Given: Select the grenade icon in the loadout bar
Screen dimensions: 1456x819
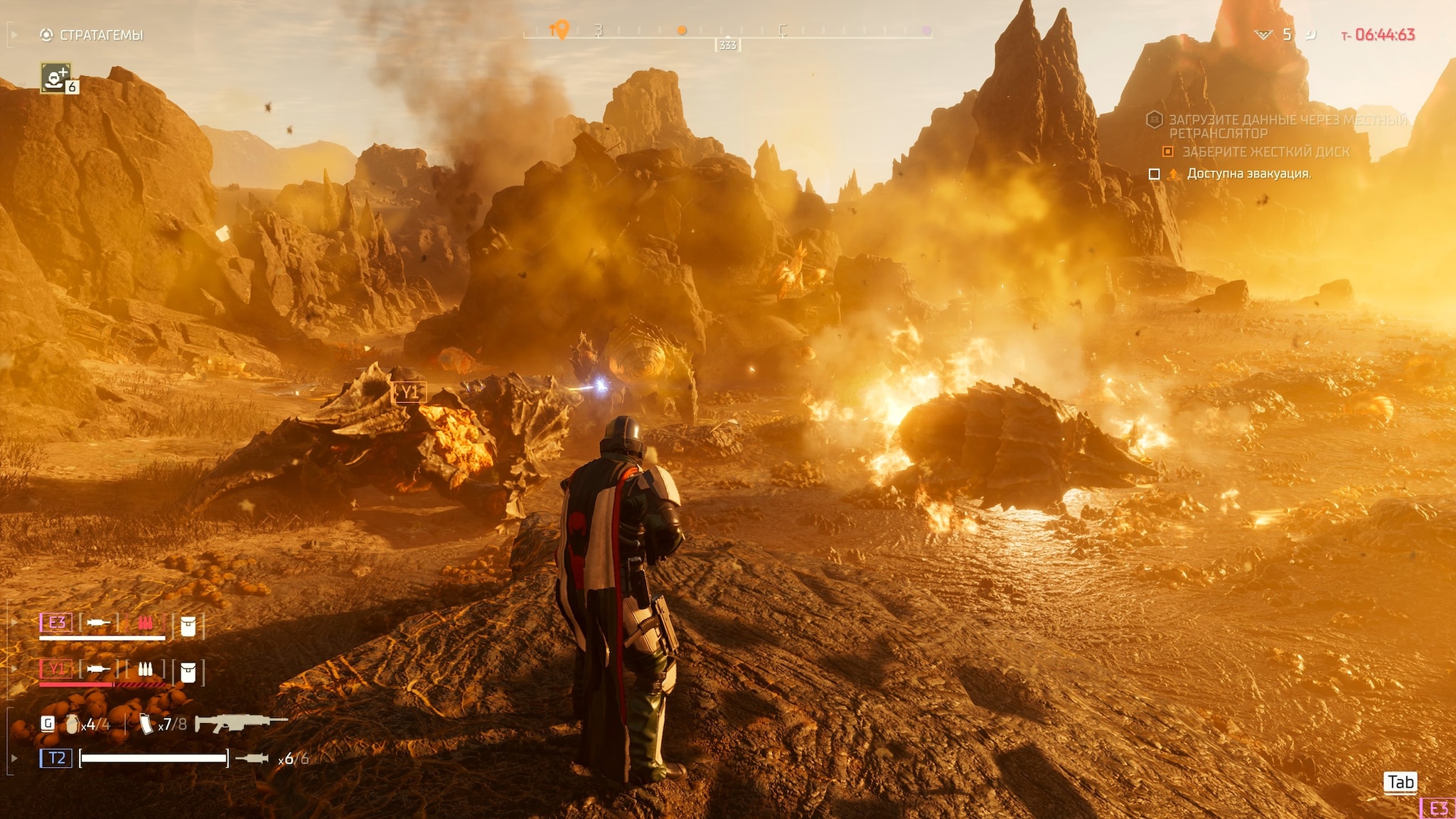Looking at the screenshot, I should 72,724.
